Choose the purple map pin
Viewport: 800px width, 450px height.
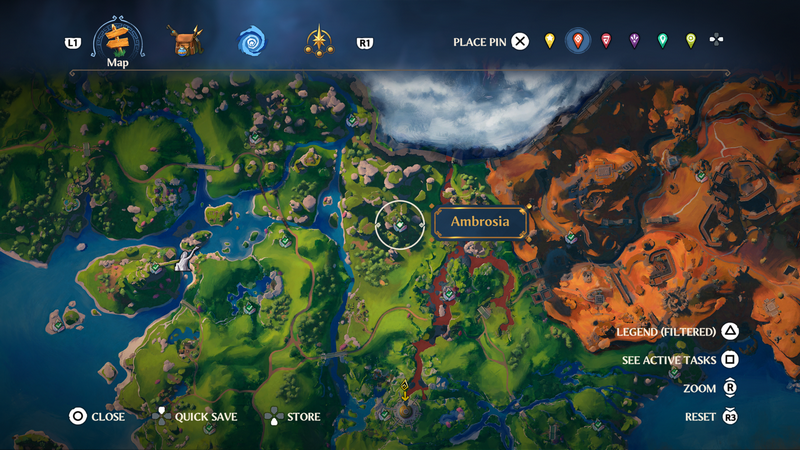pyautogui.click(x=634, y=41)
